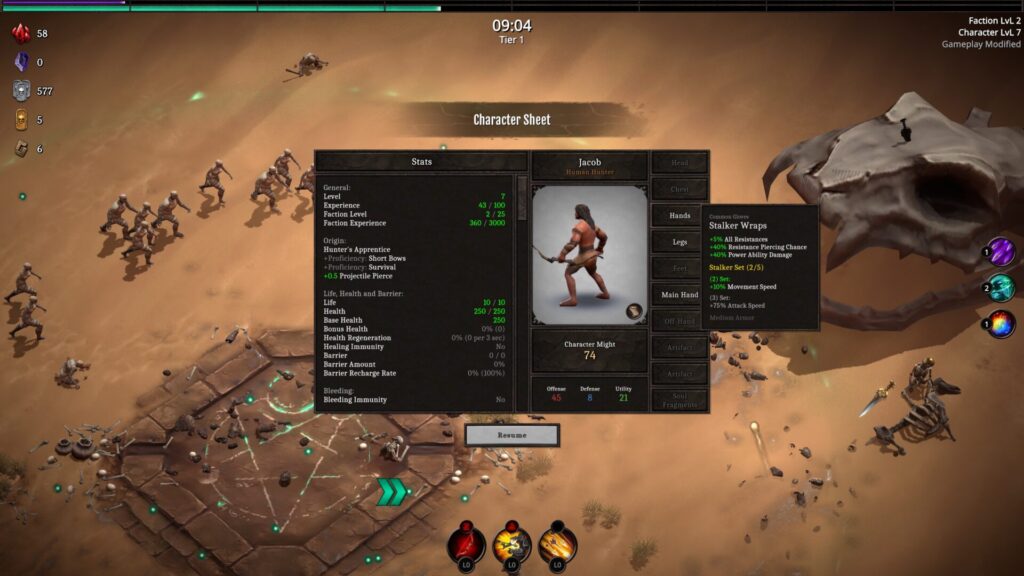Click the scroll icon on Jacob's portrait
This screenshot has height=576, width=1024.
(x=634, y=312)
